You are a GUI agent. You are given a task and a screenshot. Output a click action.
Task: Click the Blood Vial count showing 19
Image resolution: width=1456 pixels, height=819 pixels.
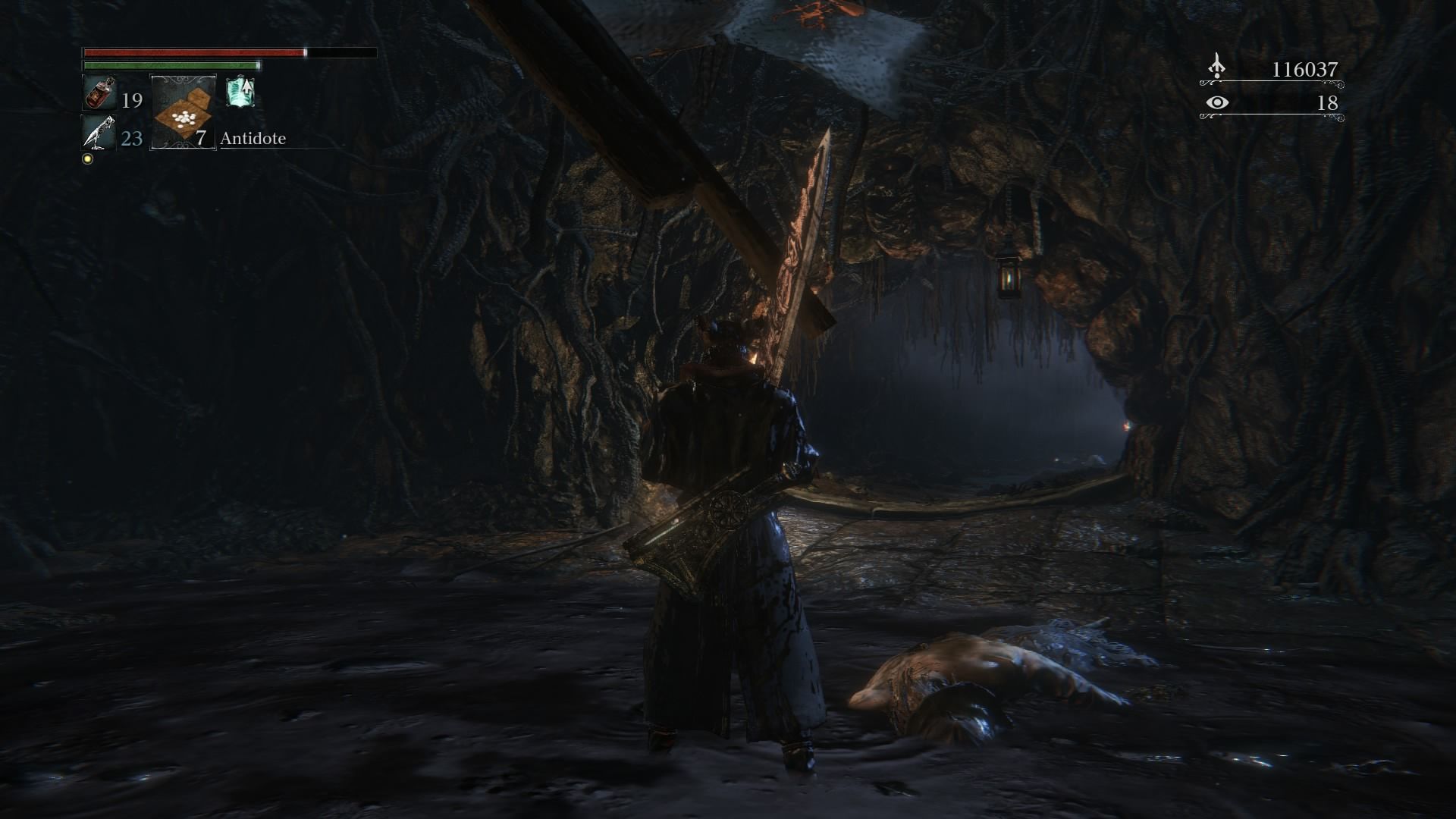coord(132,101)
